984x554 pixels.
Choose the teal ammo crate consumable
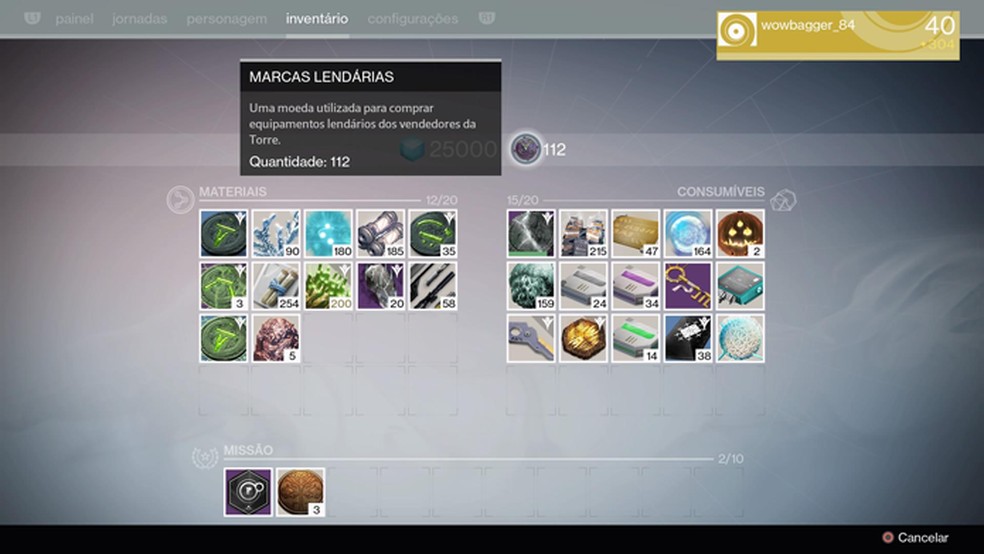pyautogui.click(x=740, y=286)
